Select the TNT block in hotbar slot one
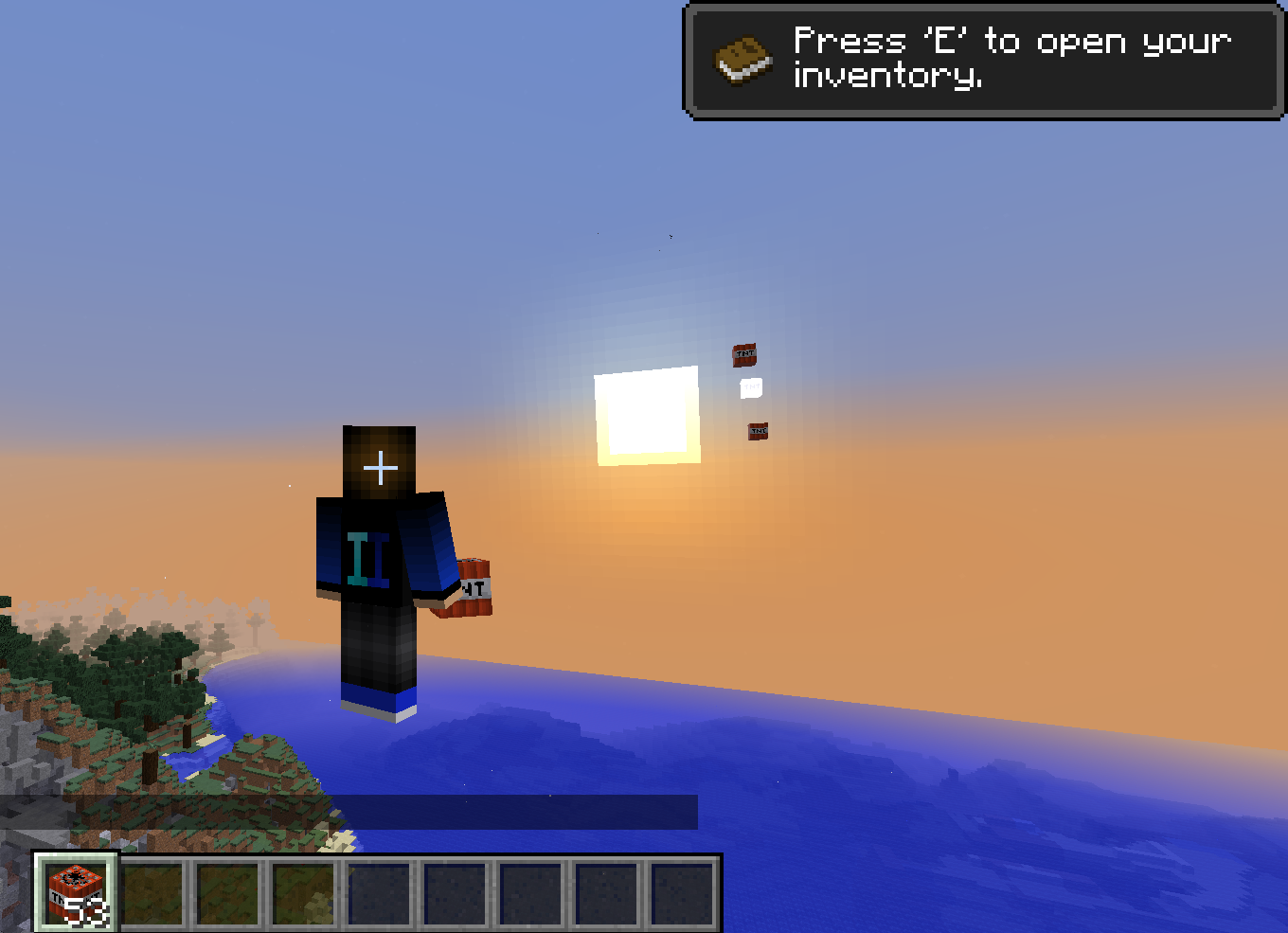1288x933 pixels. (x=74, y=890)
